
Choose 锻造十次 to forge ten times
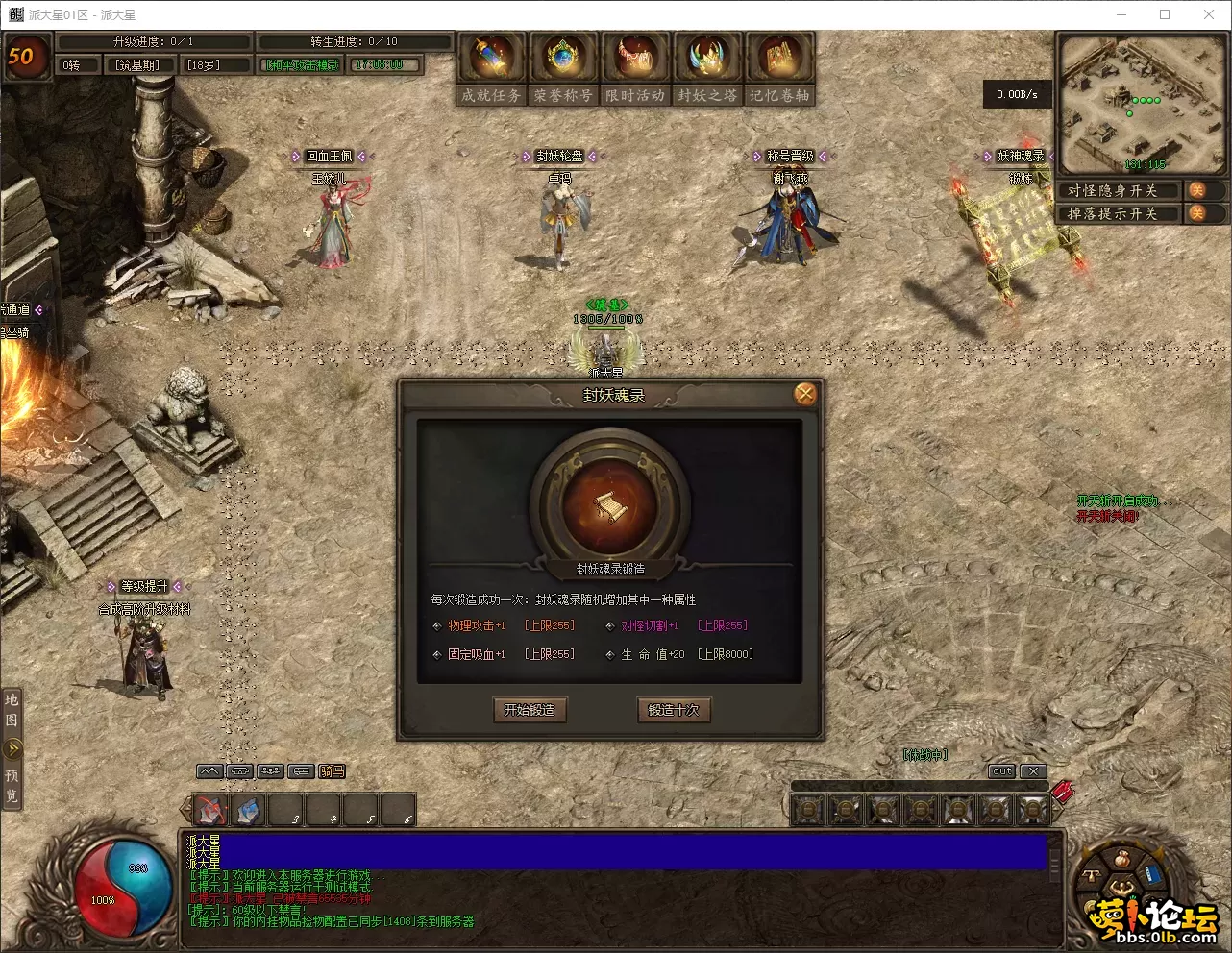point(674,710)
